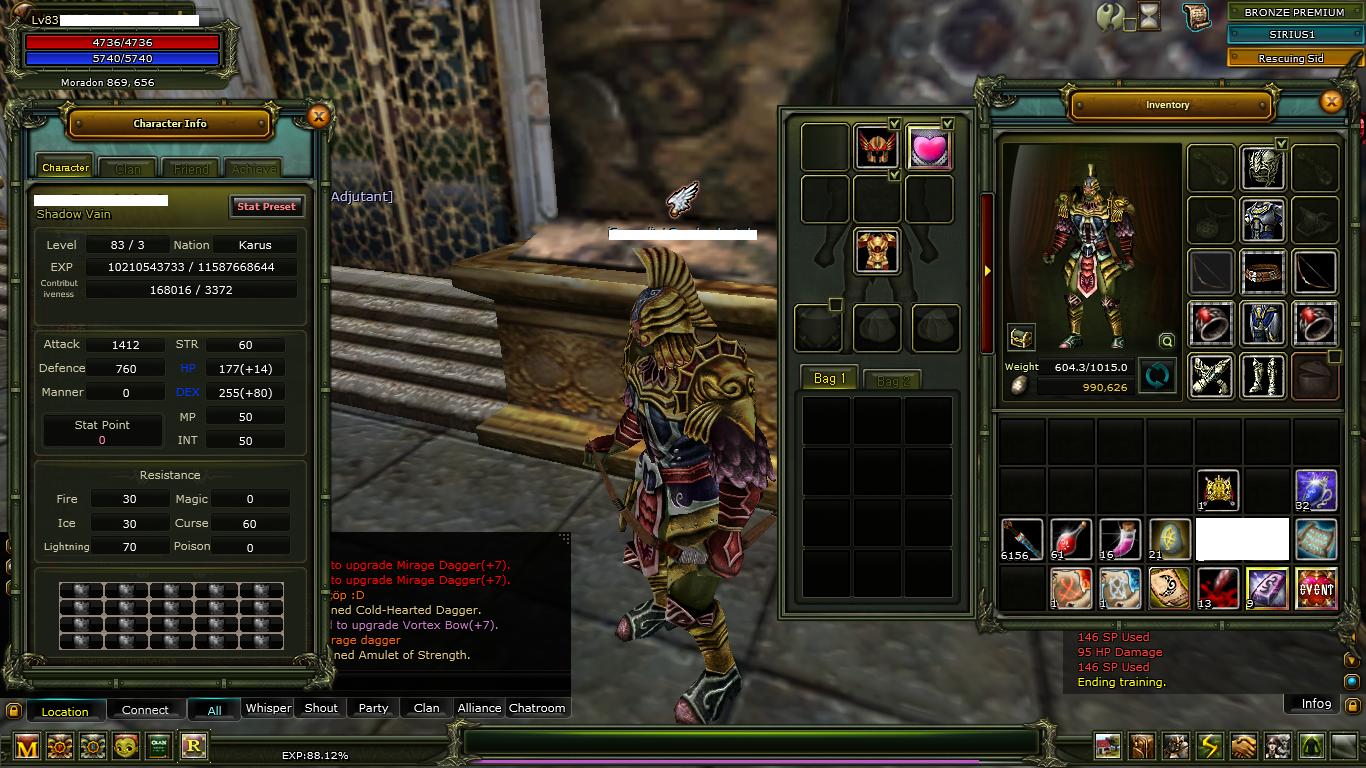Click the Rescuing Sid quest entry
The height and width of the screenshot is (768, 1366).
point(1295,57)
